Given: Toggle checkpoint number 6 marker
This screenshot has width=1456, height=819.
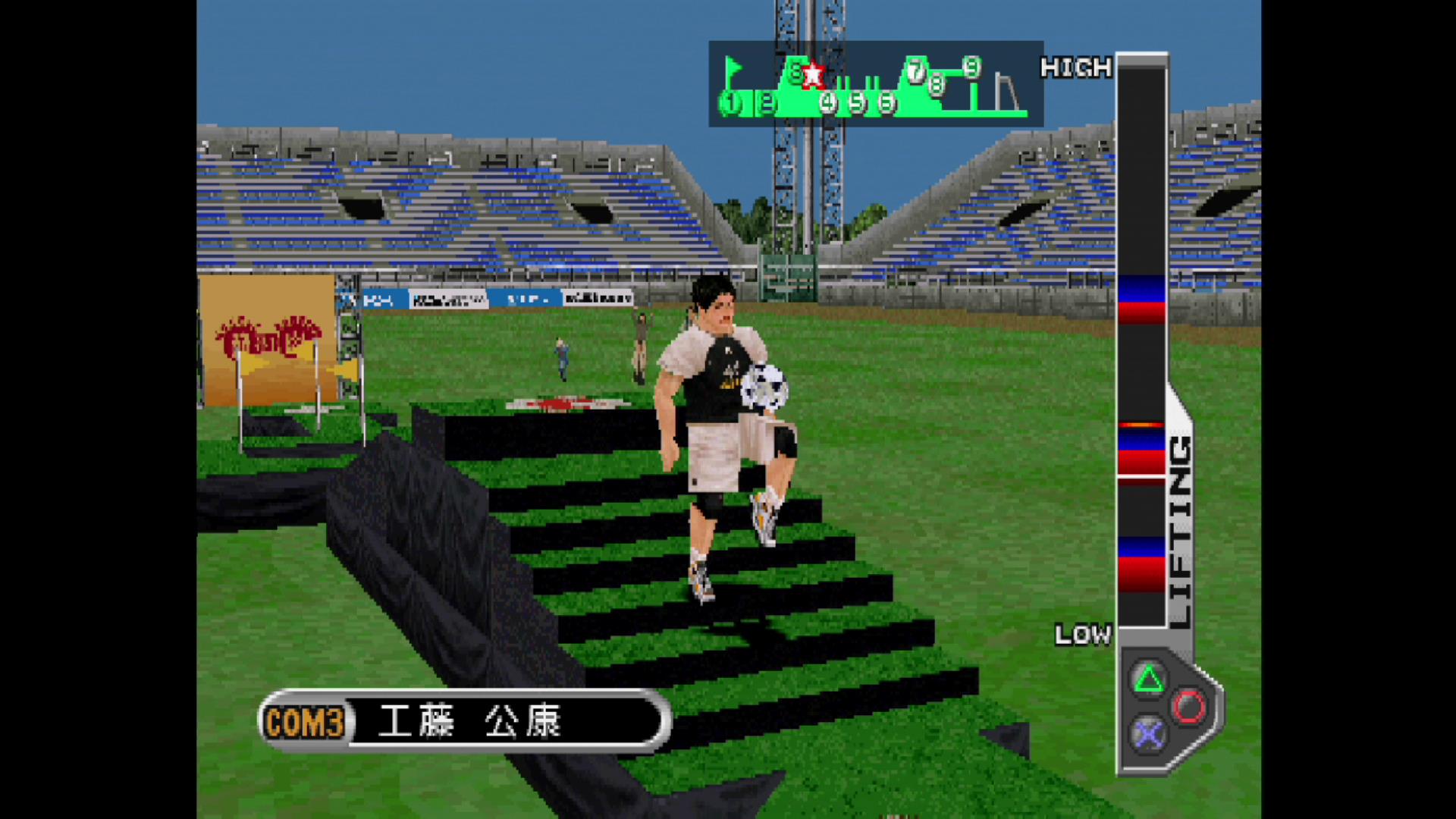Looking at the screenshot, I should 886,104.
